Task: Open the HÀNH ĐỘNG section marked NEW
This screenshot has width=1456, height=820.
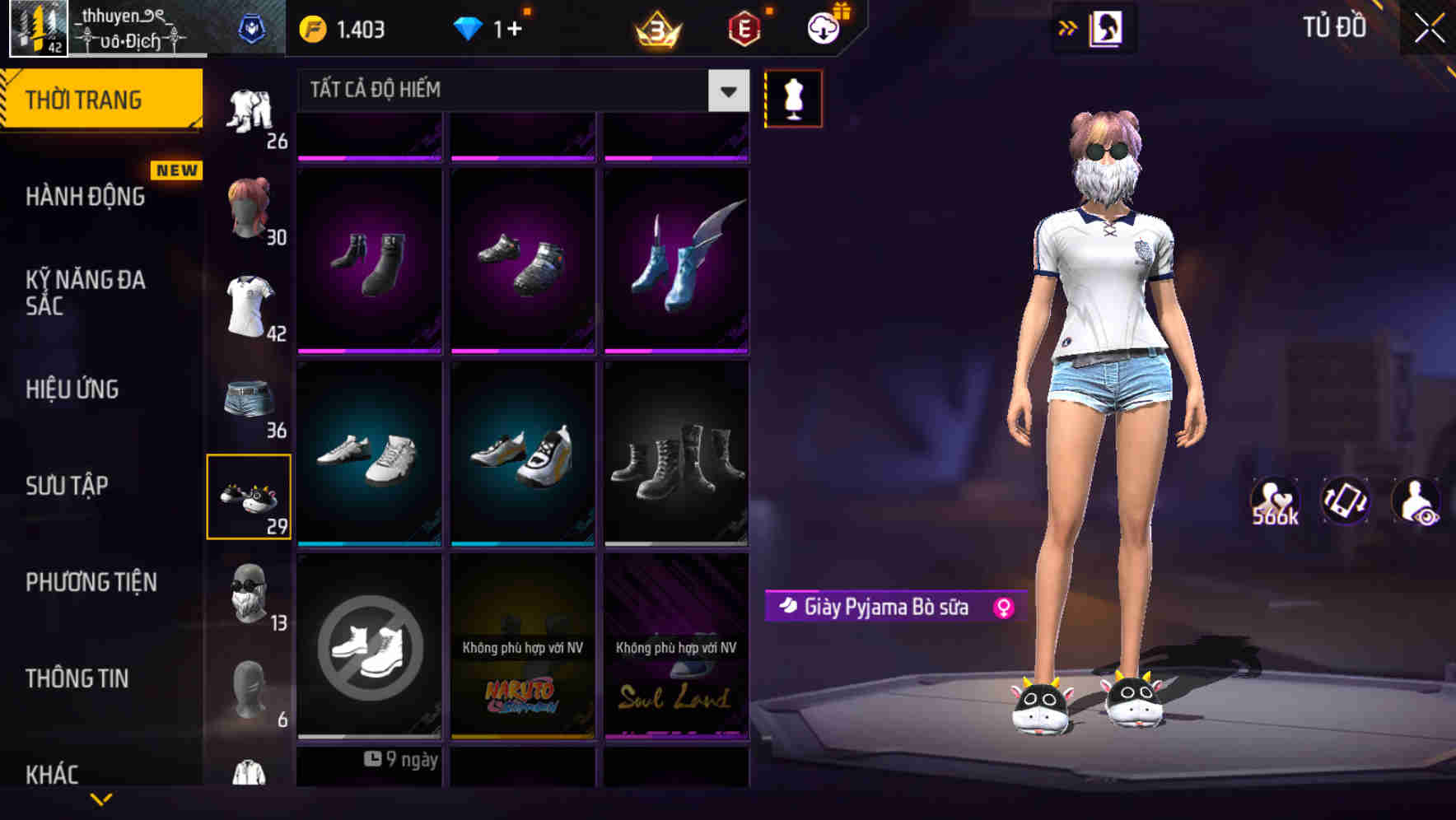Action: (x=86, y=196)
